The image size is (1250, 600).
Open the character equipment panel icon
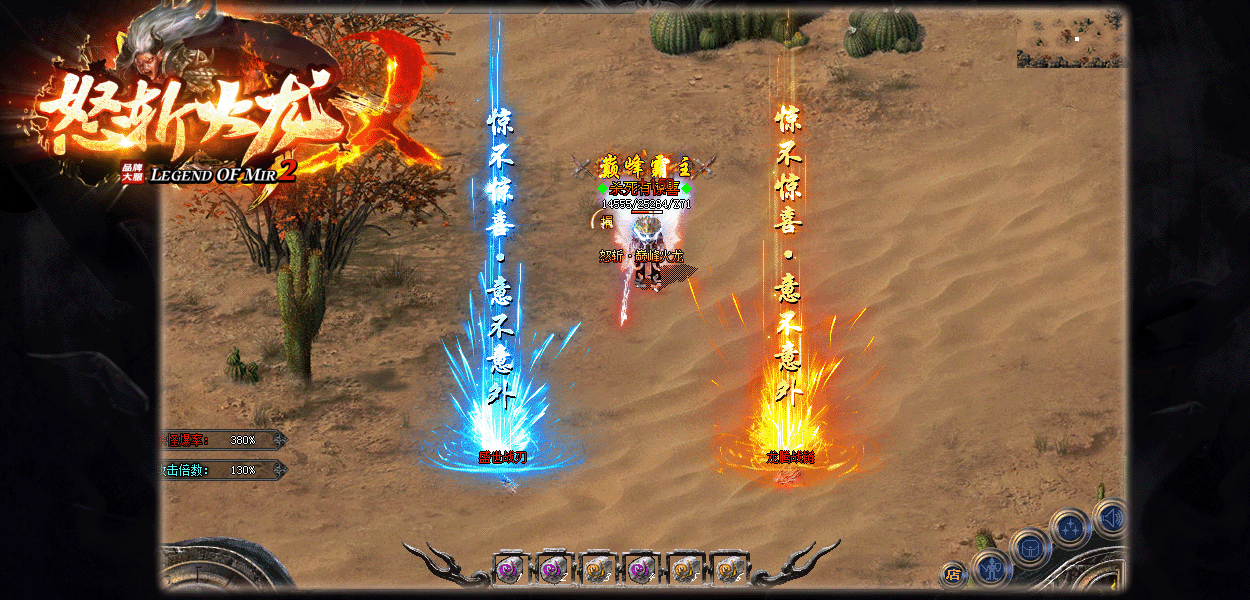[991, 569]
